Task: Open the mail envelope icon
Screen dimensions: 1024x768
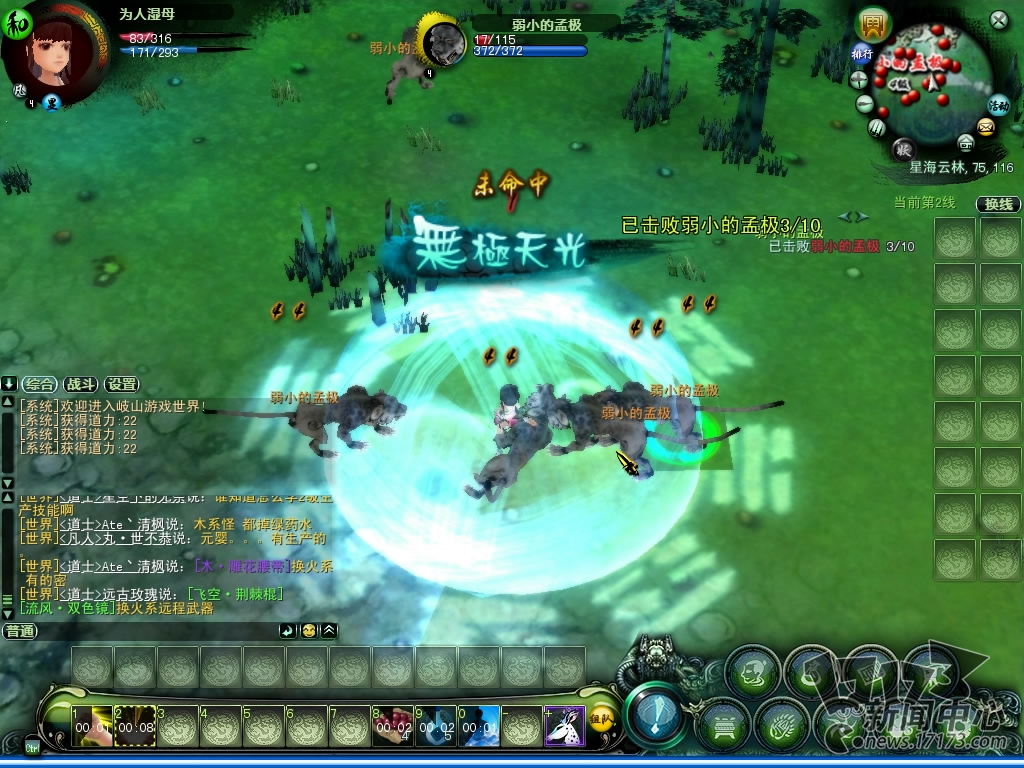Action: [x=986, y=127]
